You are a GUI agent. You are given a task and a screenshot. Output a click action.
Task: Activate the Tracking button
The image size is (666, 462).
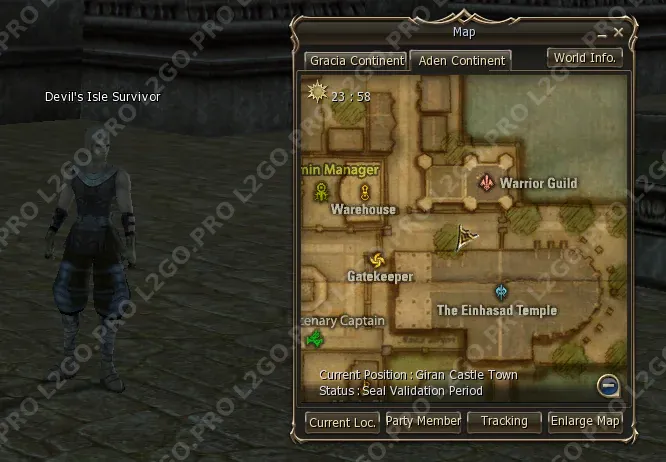504,422
